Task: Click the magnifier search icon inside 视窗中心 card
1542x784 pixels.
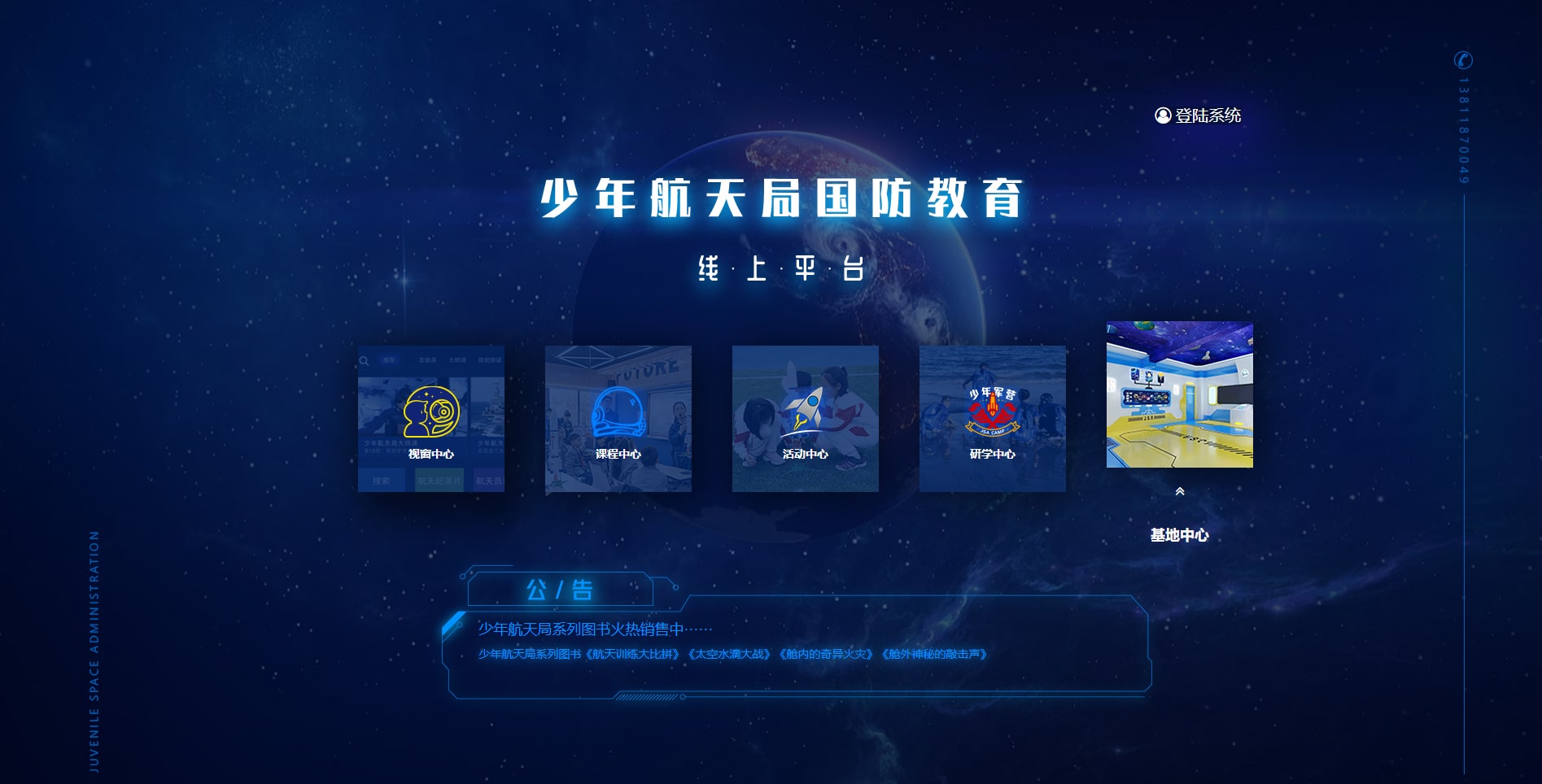Action: [x=364, y=359]
